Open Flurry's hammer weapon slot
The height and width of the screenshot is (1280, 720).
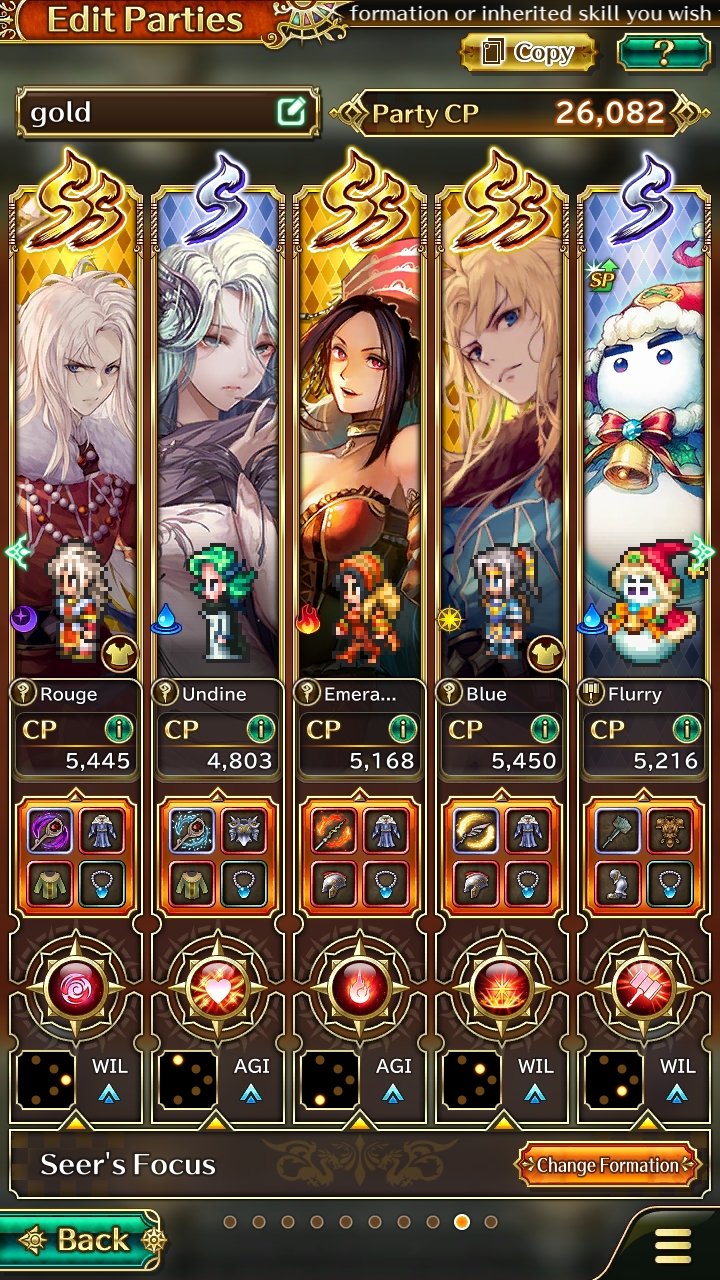(x=618, y=829)
